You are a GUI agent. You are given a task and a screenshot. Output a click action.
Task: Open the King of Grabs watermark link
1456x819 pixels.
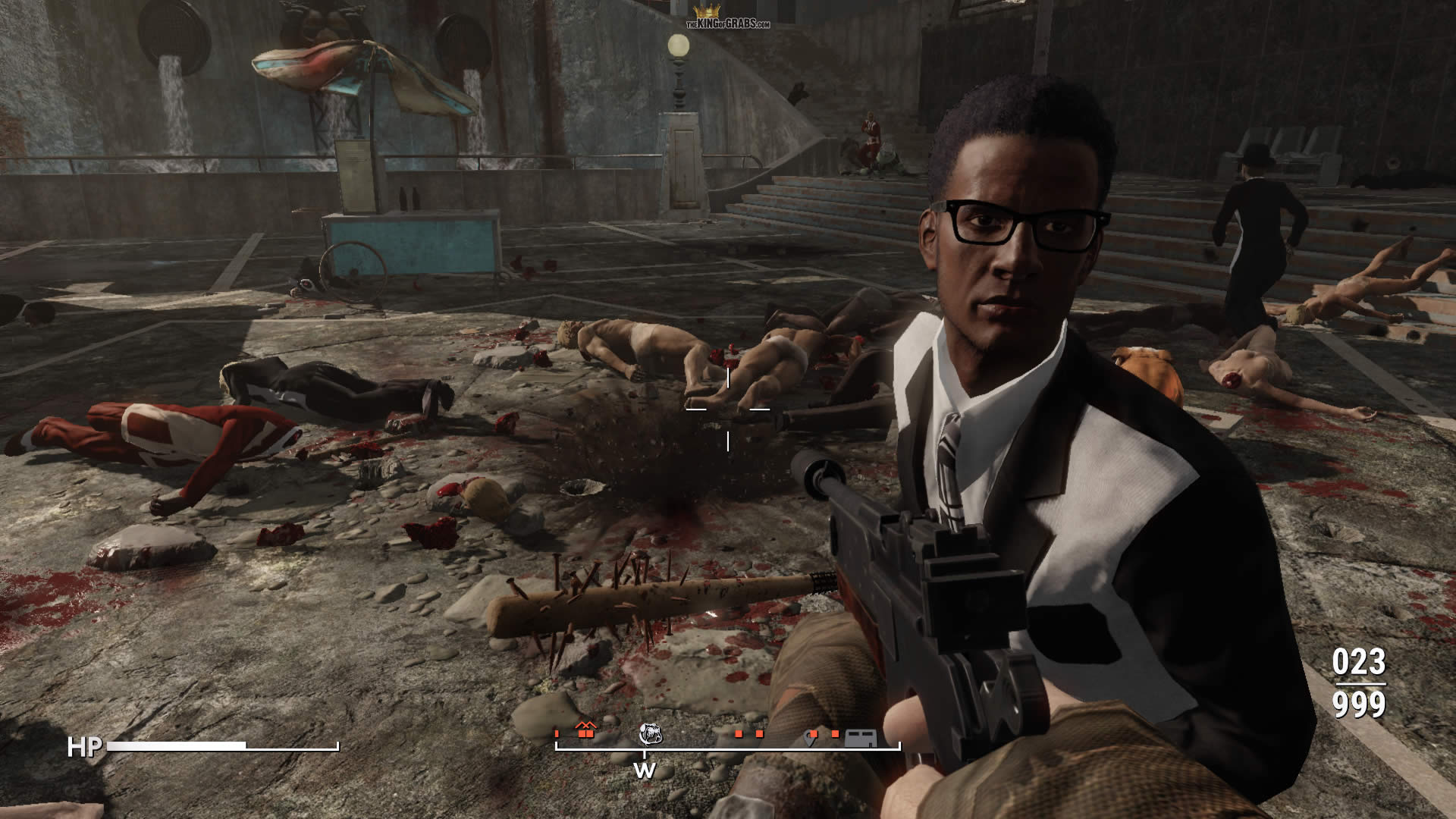(x=728, y=18)
